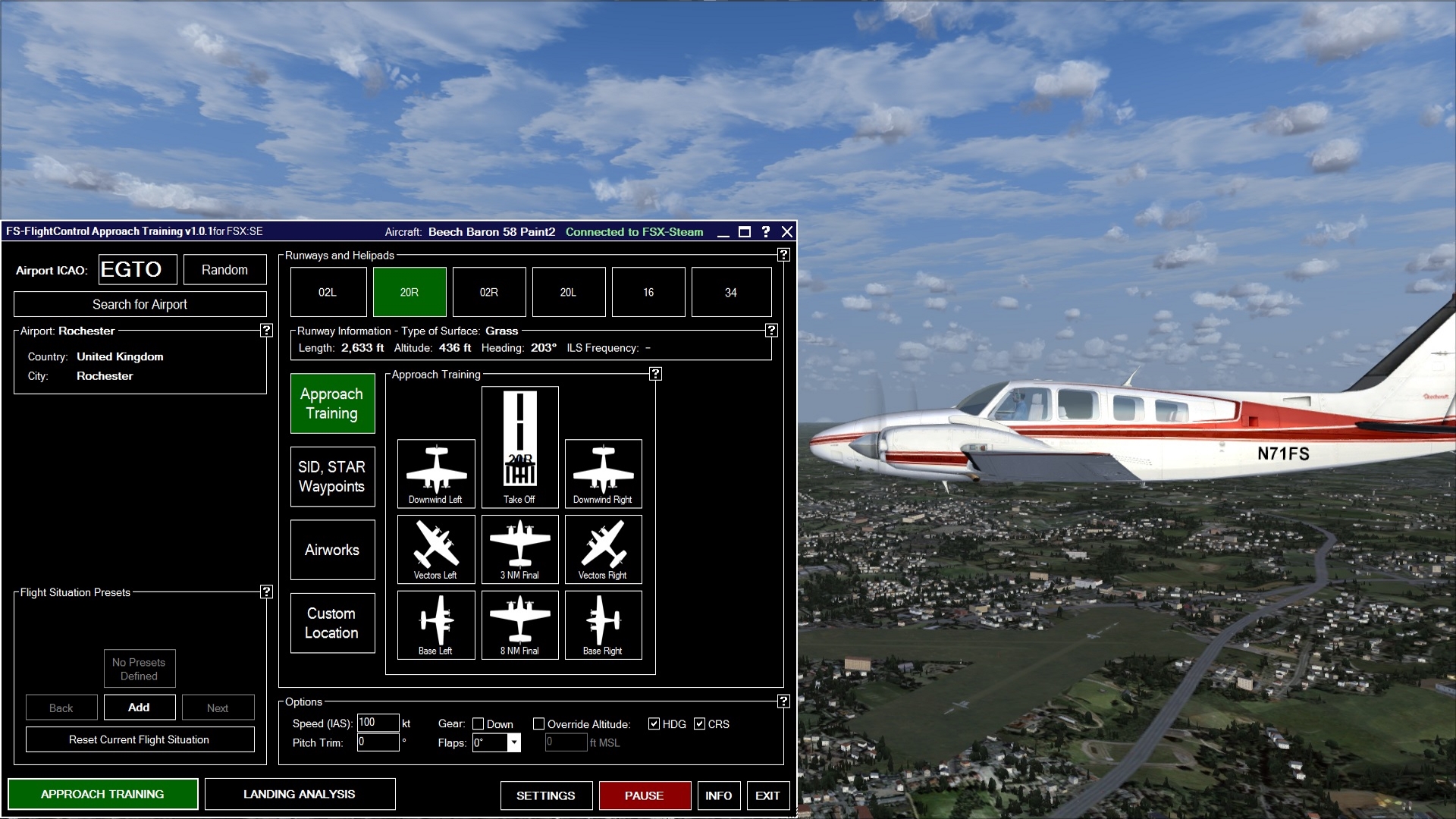Choose the Vectors Left approach icon
The image size is (1456, 819).
click(x=436, y=546)
